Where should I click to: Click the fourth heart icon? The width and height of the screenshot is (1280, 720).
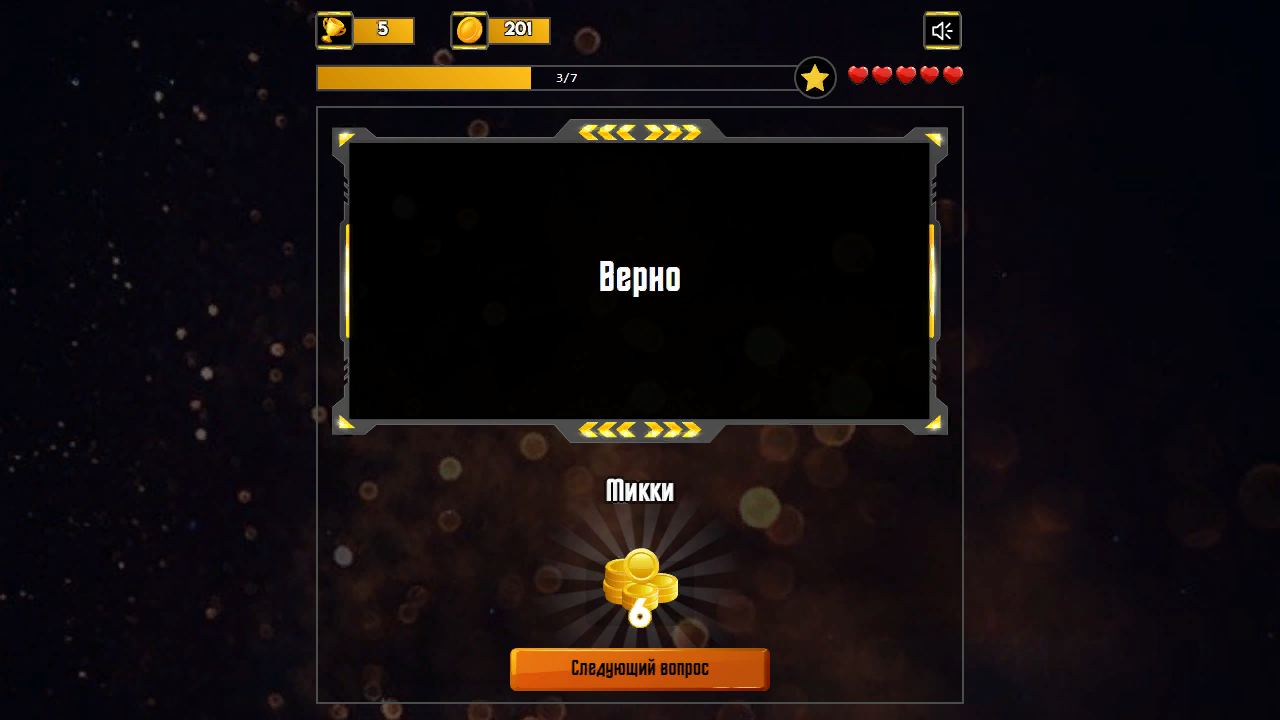point(928,74)
